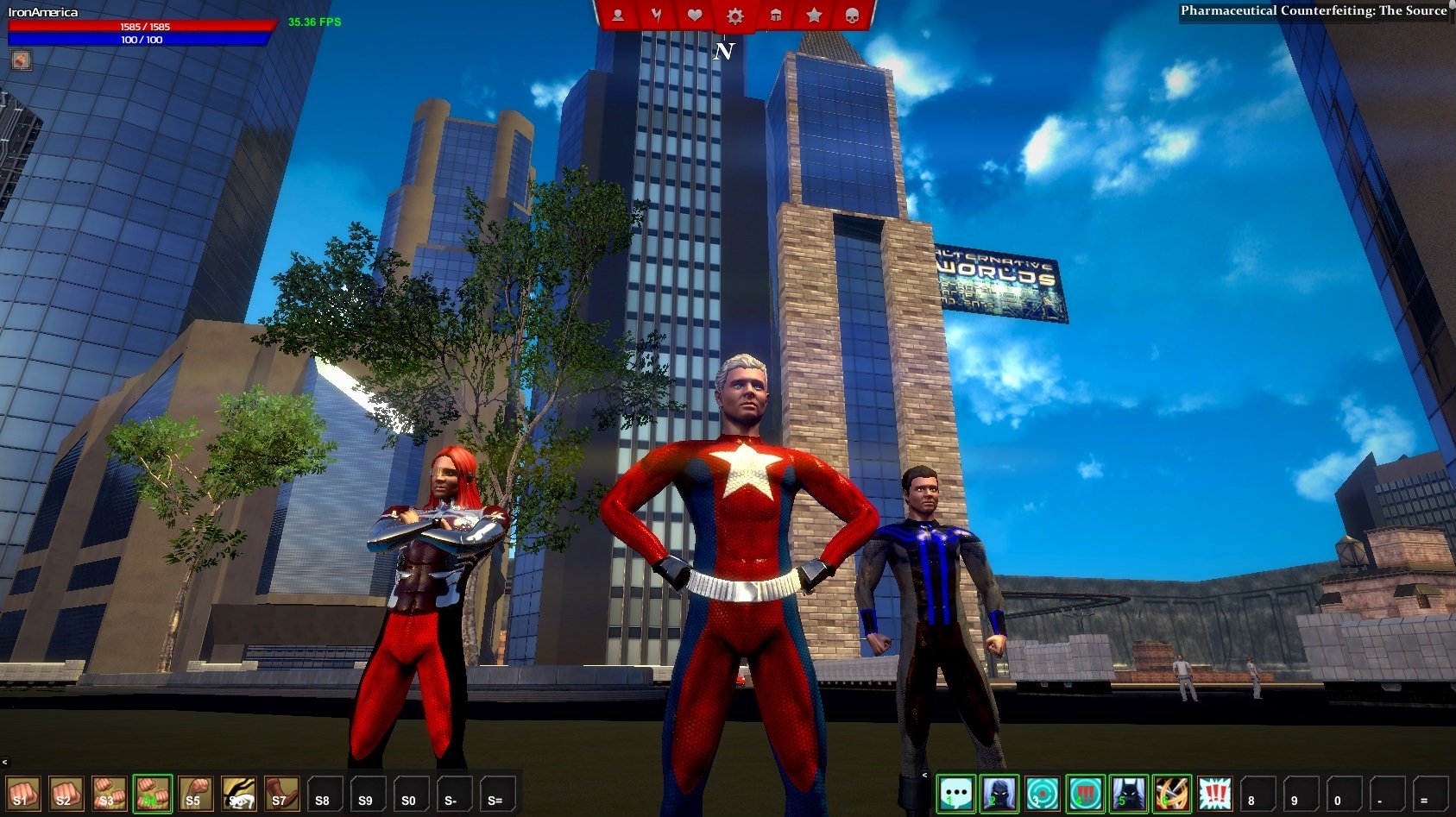Activate the S1 punch power
The image size is (1456, 817).
[22, 795]
